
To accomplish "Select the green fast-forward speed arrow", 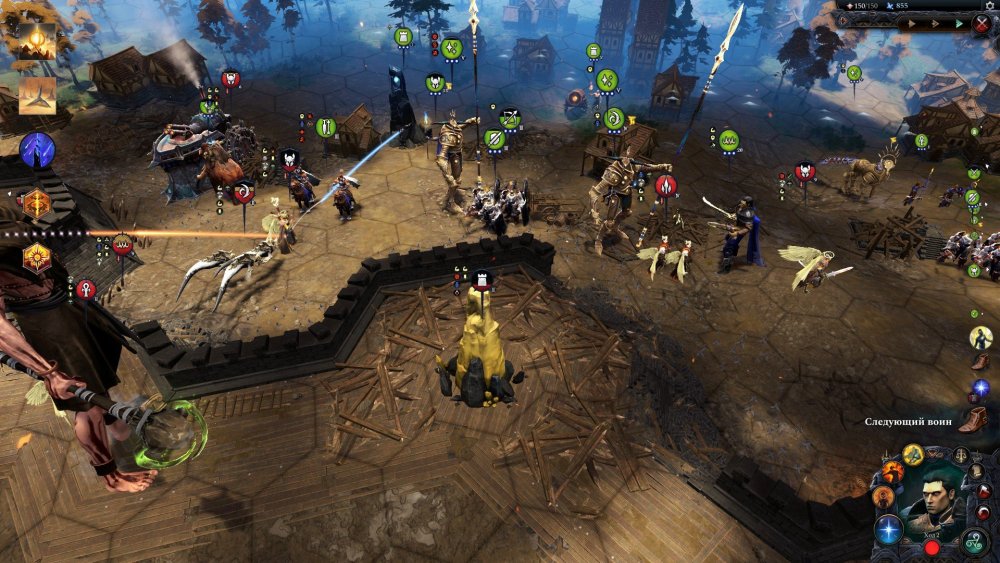I will tap(959, 23).
